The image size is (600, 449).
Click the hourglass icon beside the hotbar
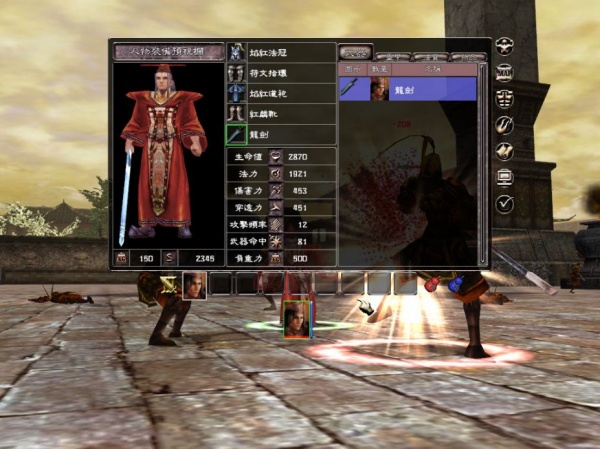(169, 285)
